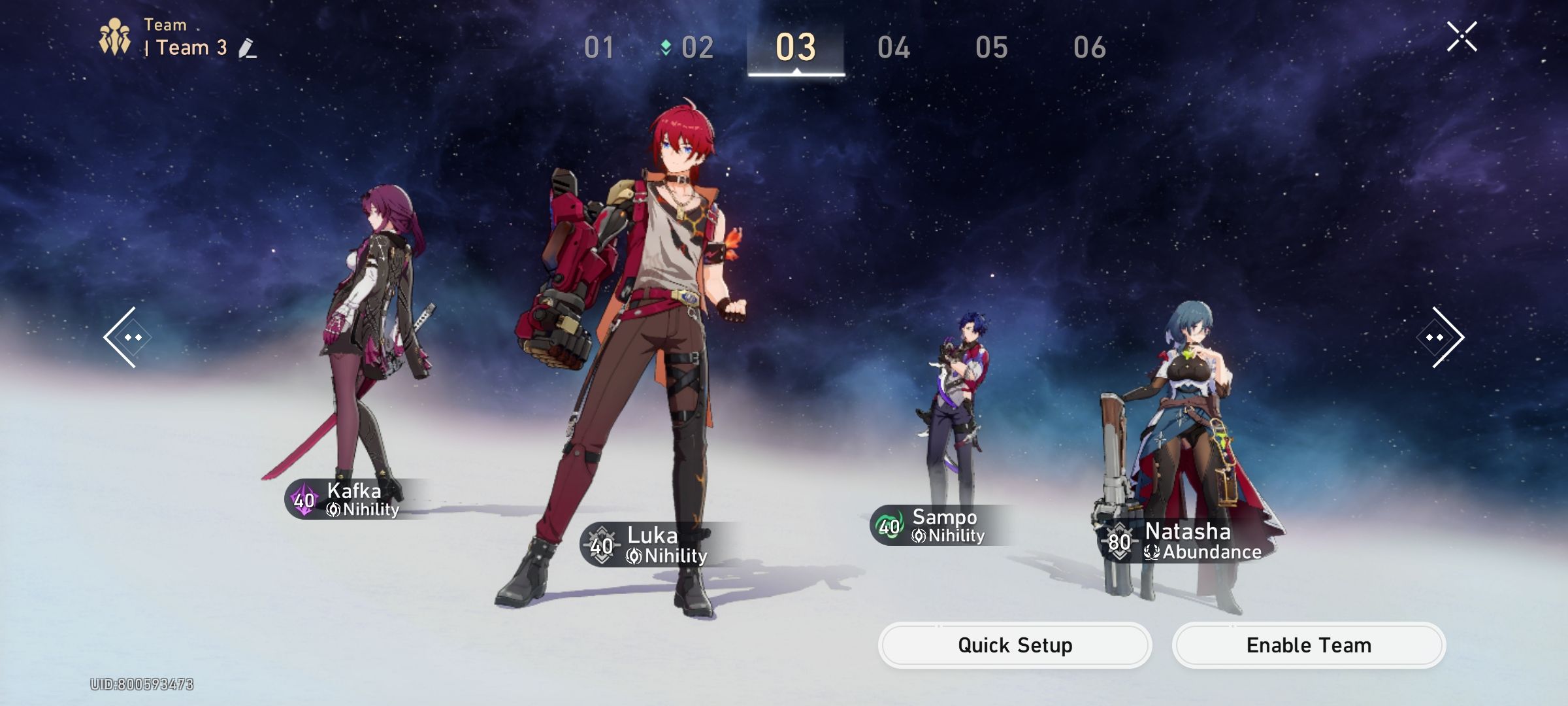The height and width of the screenshot is (706, 1568).
Task: Activate Enable Team
Action: [x=1309, y=645]
